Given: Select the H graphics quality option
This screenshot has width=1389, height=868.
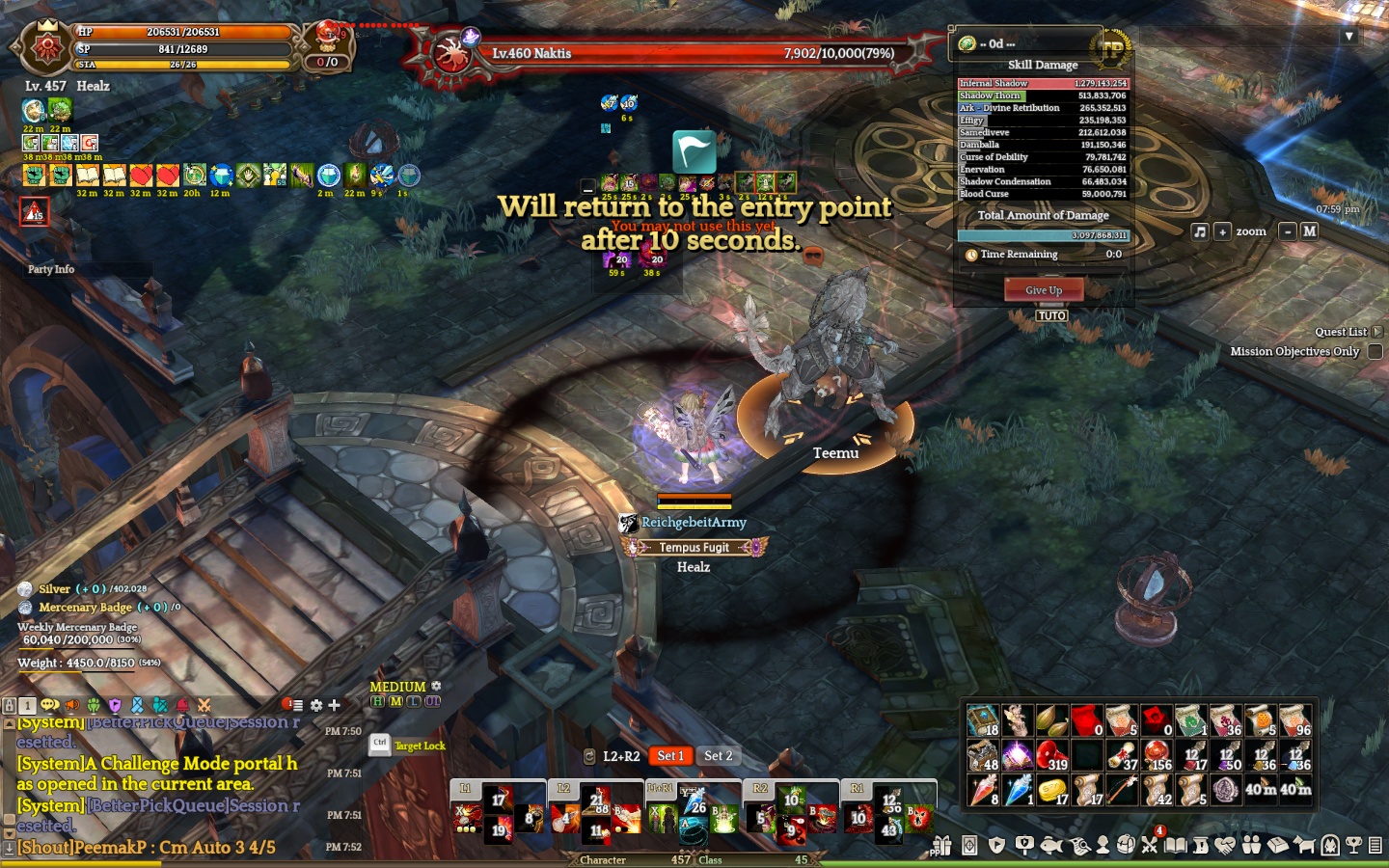Looking at the screenshot, I should pos(377,701).
